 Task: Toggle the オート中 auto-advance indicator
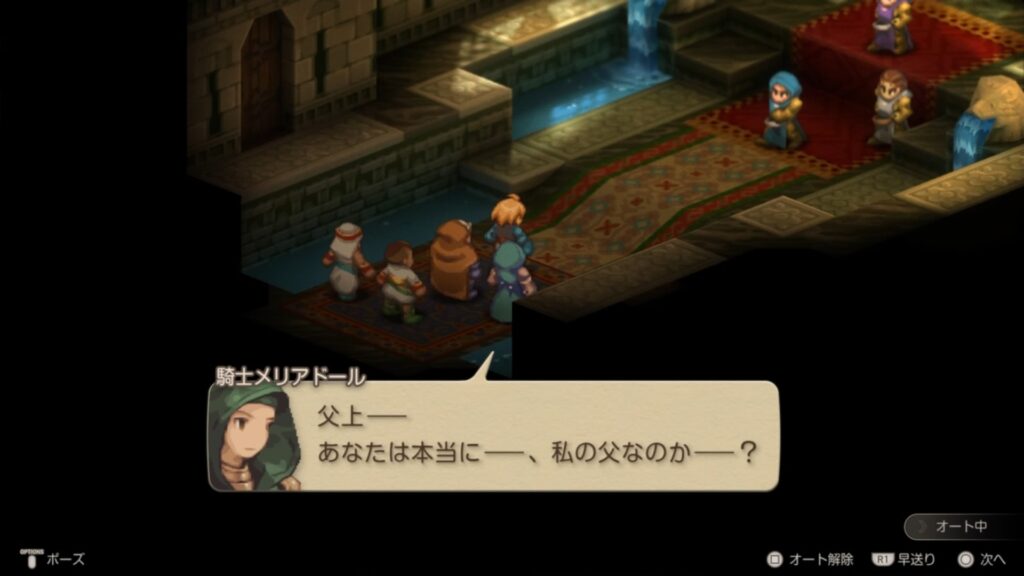pyautogui.click(x=962, y=526)
